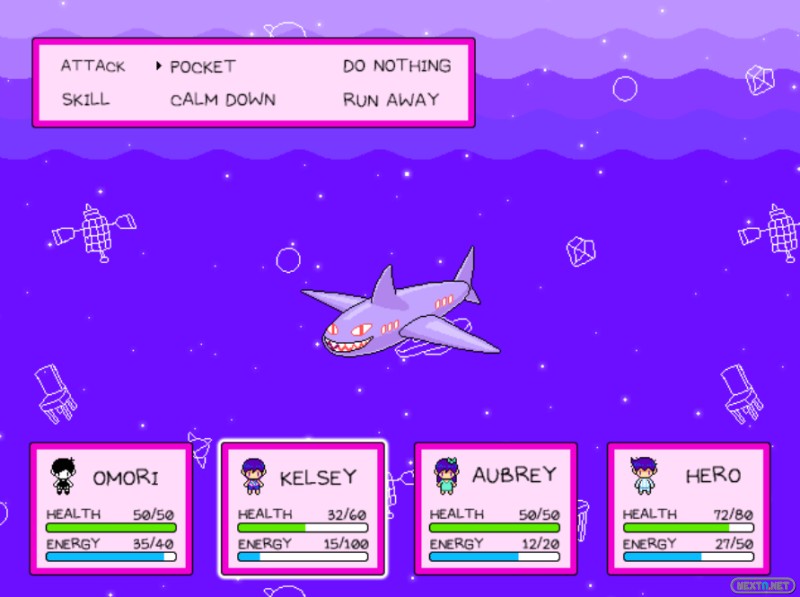
Task: Choose the ATTACK command
Action: [x=93, y=66]
